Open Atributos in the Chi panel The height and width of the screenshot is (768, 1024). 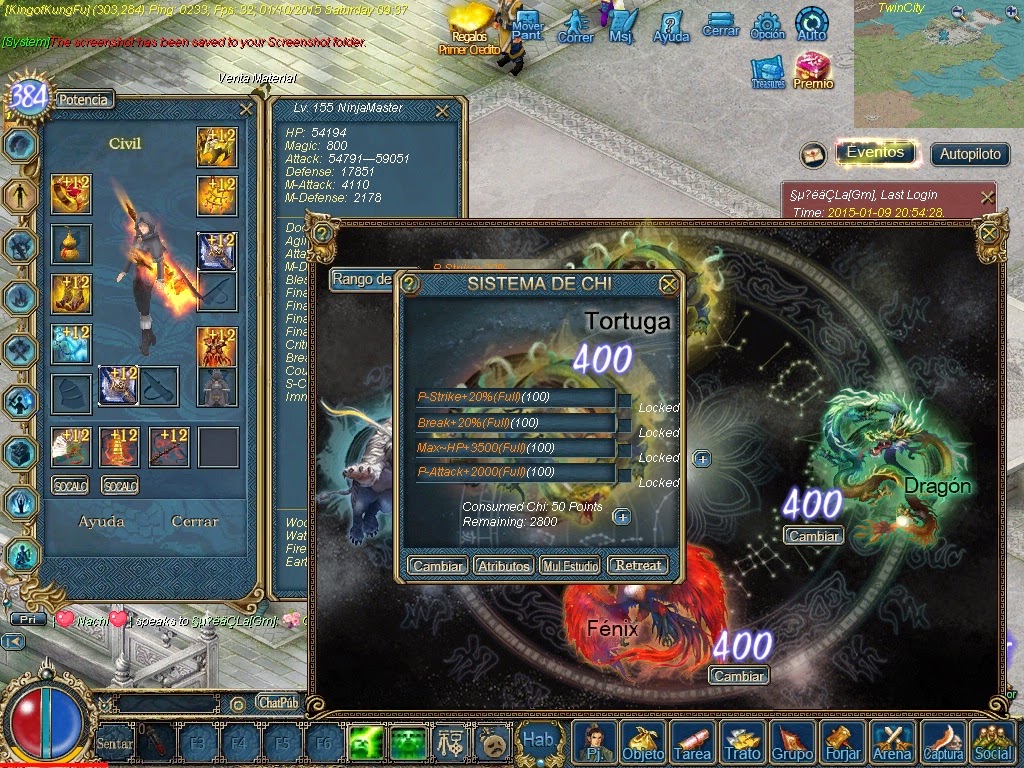pyautogui.click(x=503, y=565)
